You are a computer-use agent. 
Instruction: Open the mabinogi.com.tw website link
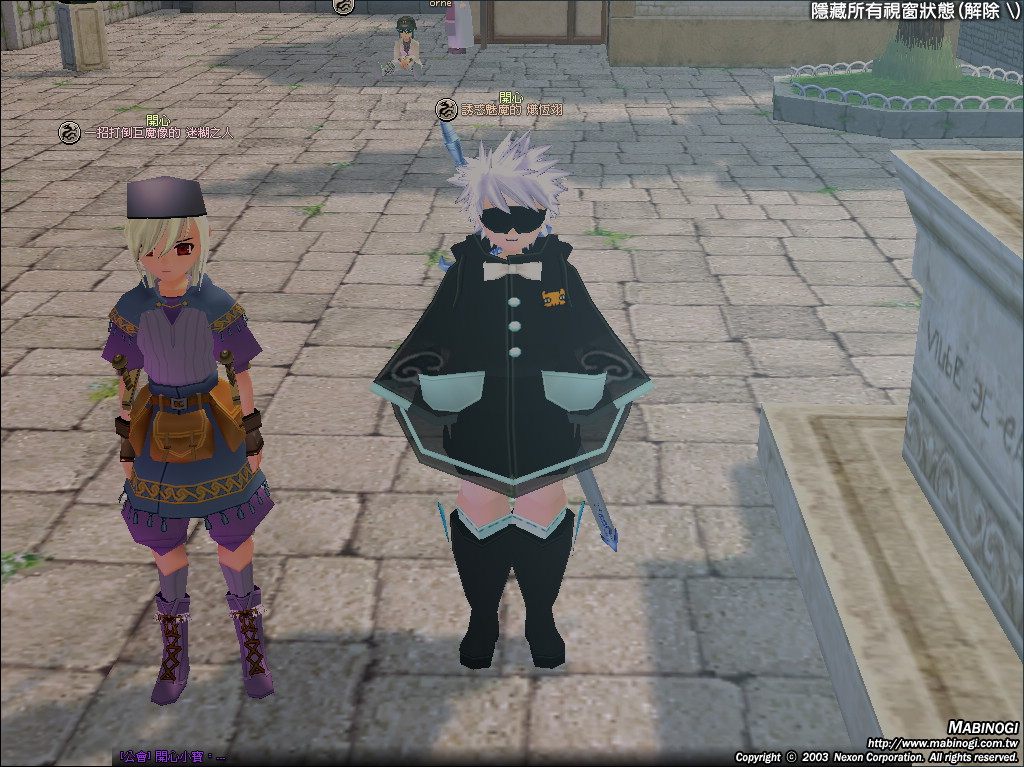[941, 743]
